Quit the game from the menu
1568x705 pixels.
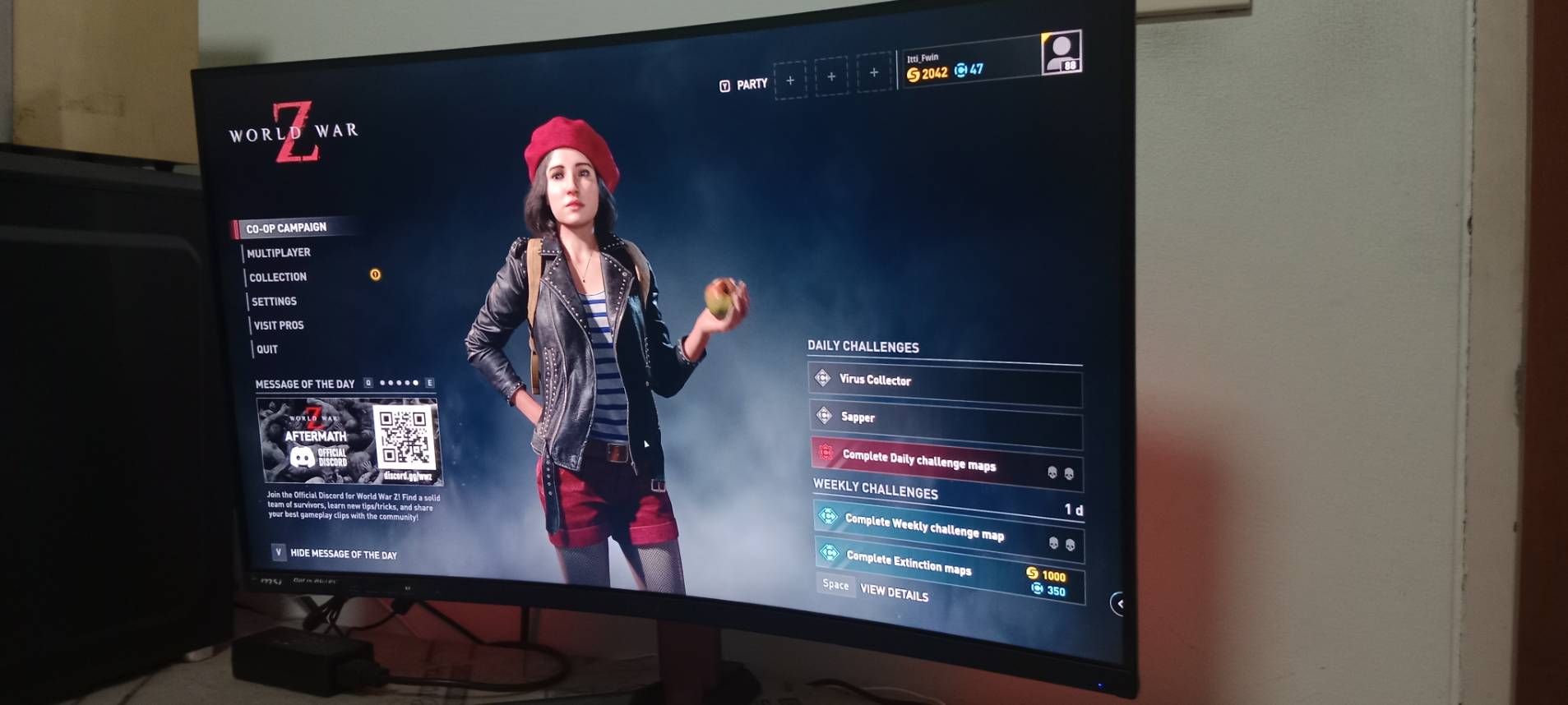point(267,348)
